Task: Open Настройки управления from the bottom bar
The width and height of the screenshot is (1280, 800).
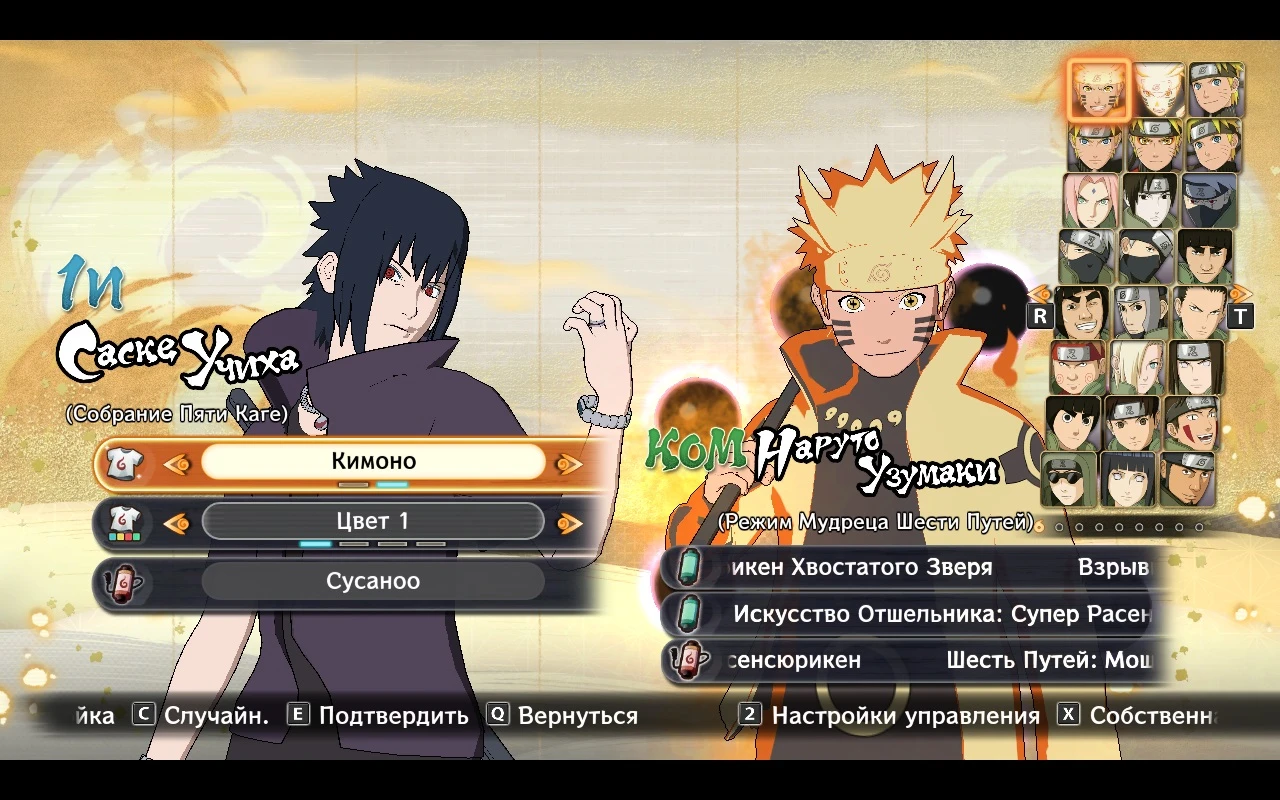Action: 903,715
